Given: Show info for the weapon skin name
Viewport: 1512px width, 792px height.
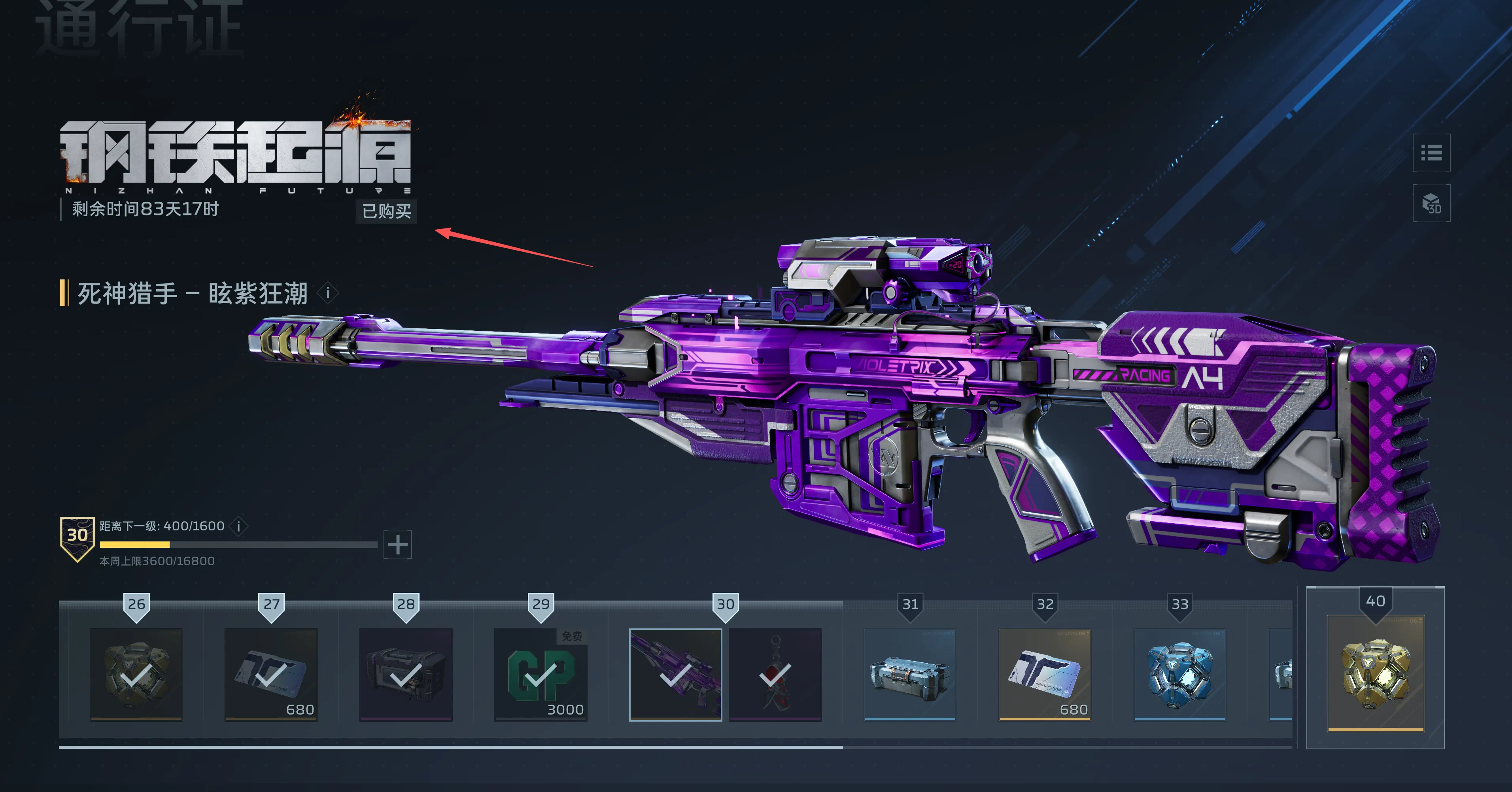Looking at the screenshot, I should (x=328, y=293).
